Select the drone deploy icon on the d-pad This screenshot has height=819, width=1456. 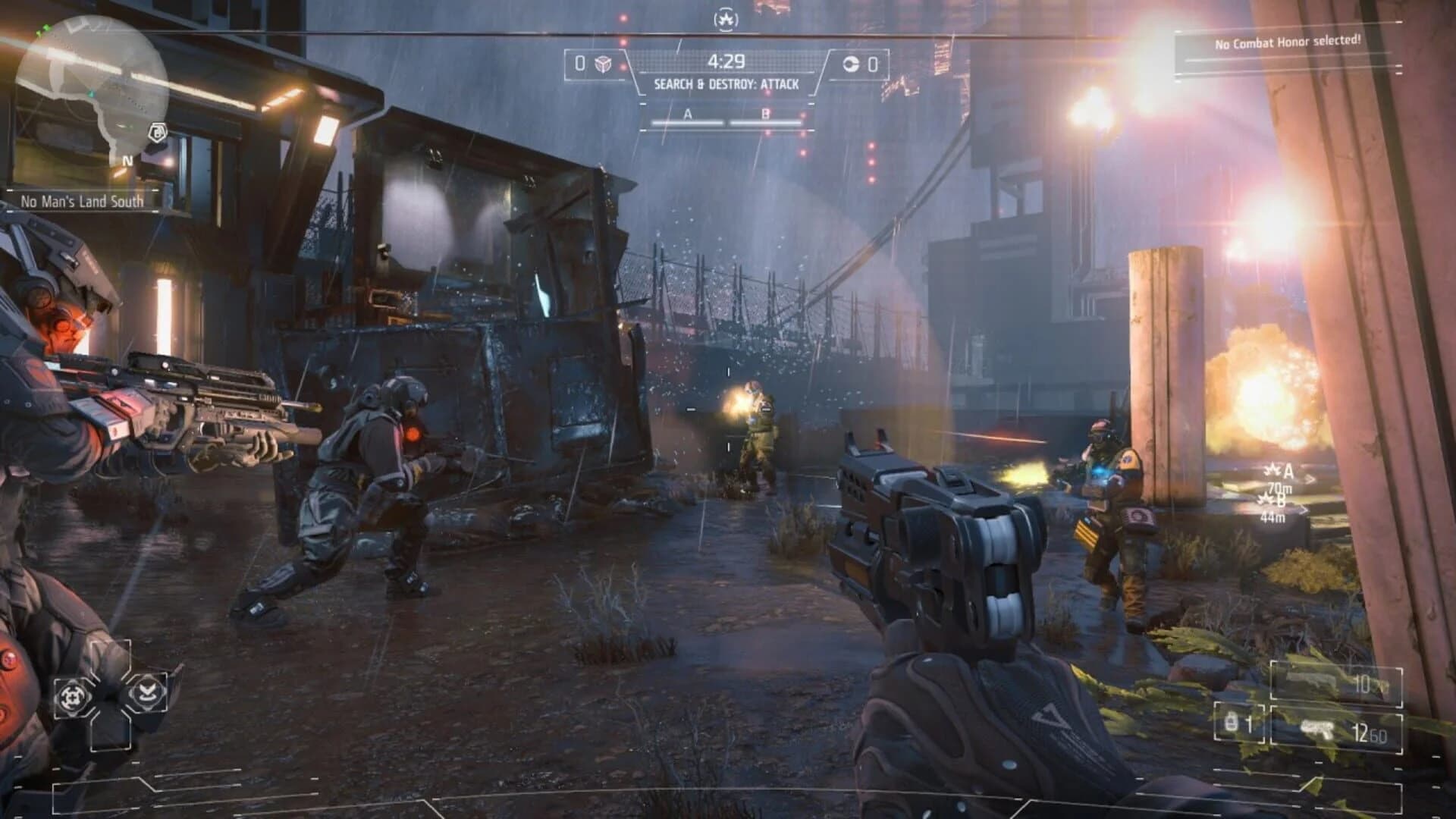coord(147,692)
